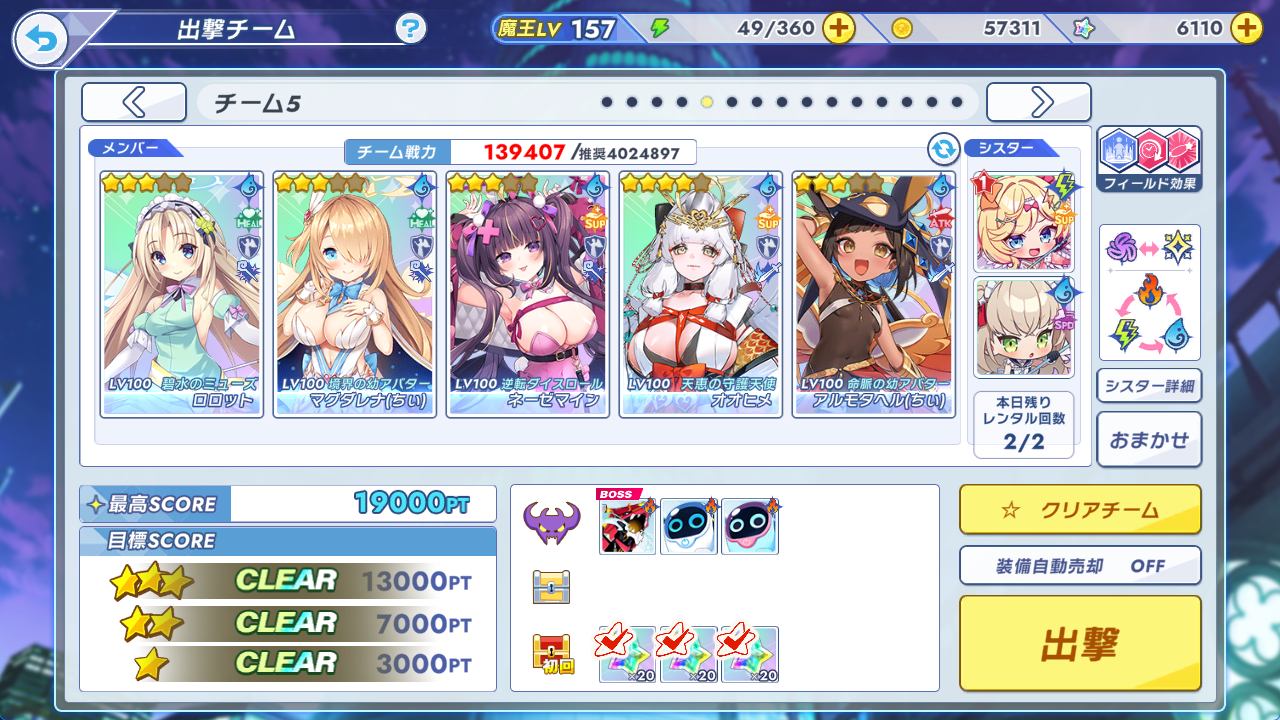The height and width of the screenshot is (720, 1280).
Task: Add stamina with the plus button
Action: tap(838, 29)
